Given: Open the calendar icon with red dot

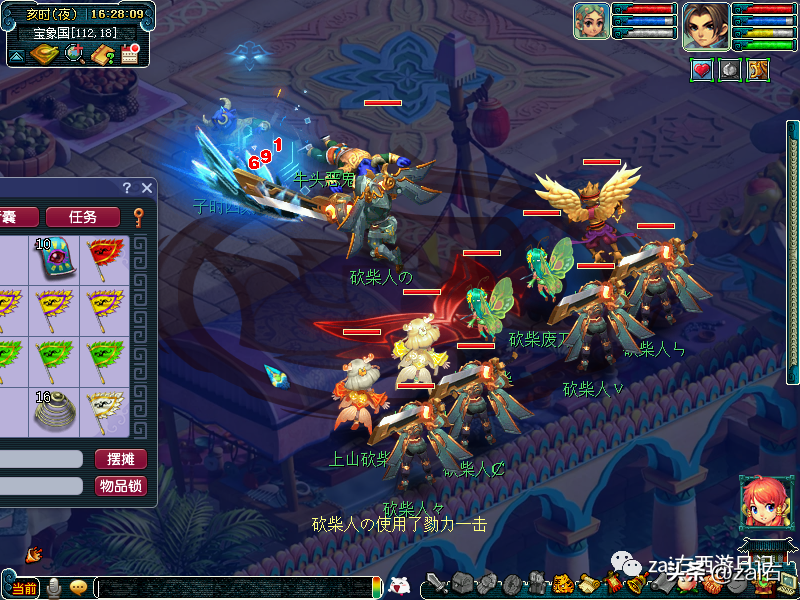Looking at the screenshot, I should 129,54.
